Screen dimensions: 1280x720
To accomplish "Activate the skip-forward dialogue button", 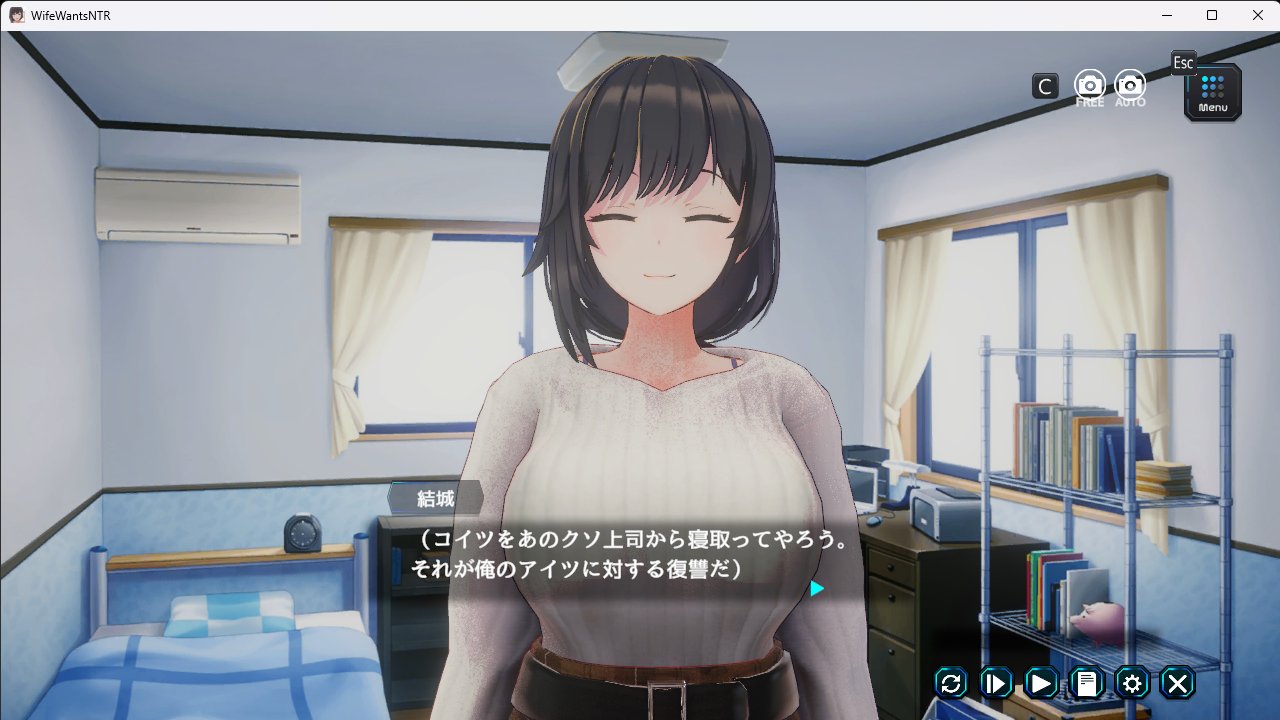I will pos(996,683).
